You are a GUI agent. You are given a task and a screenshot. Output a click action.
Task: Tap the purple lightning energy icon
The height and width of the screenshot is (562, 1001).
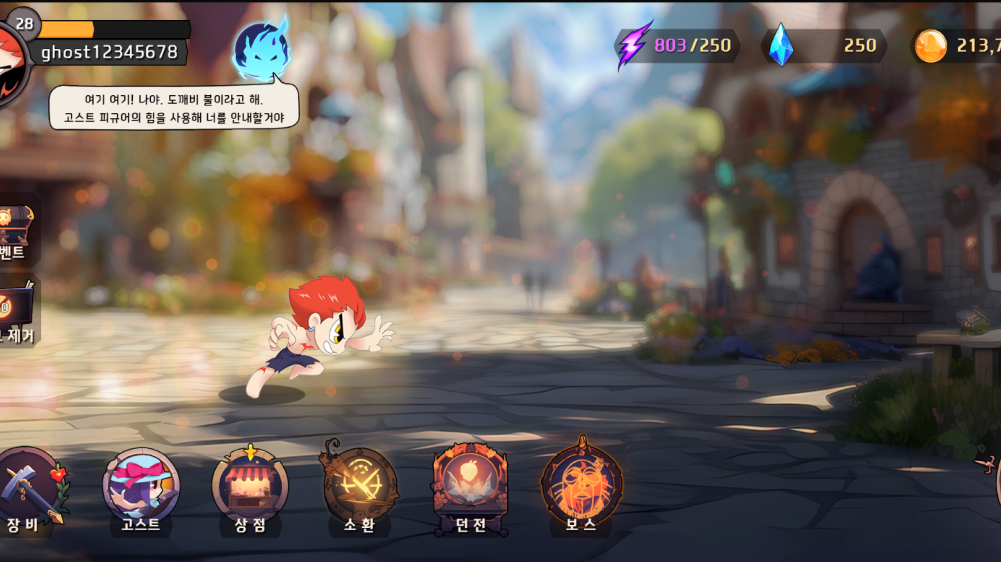(x=633, y=45)
